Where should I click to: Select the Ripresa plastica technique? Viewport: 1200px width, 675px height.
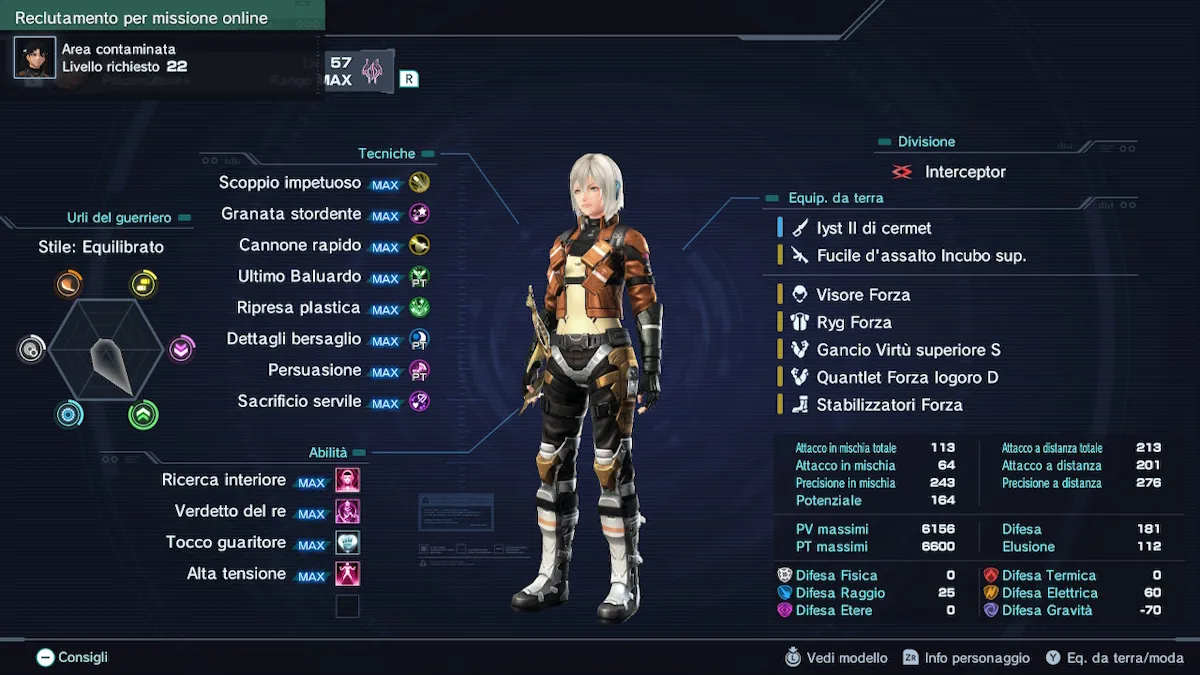coord(298,308)
